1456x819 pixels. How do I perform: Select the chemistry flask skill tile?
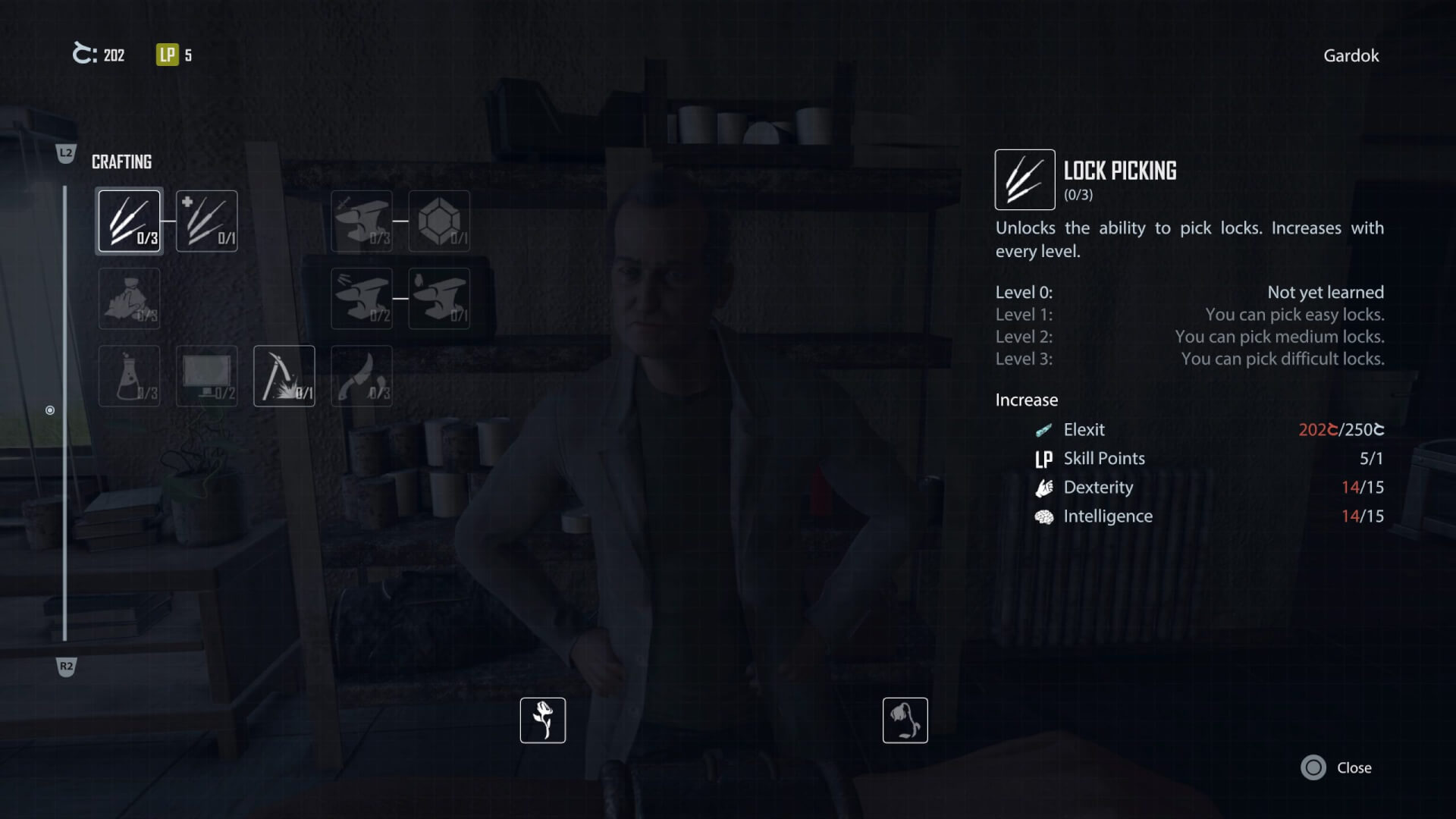tap(130, 376)
